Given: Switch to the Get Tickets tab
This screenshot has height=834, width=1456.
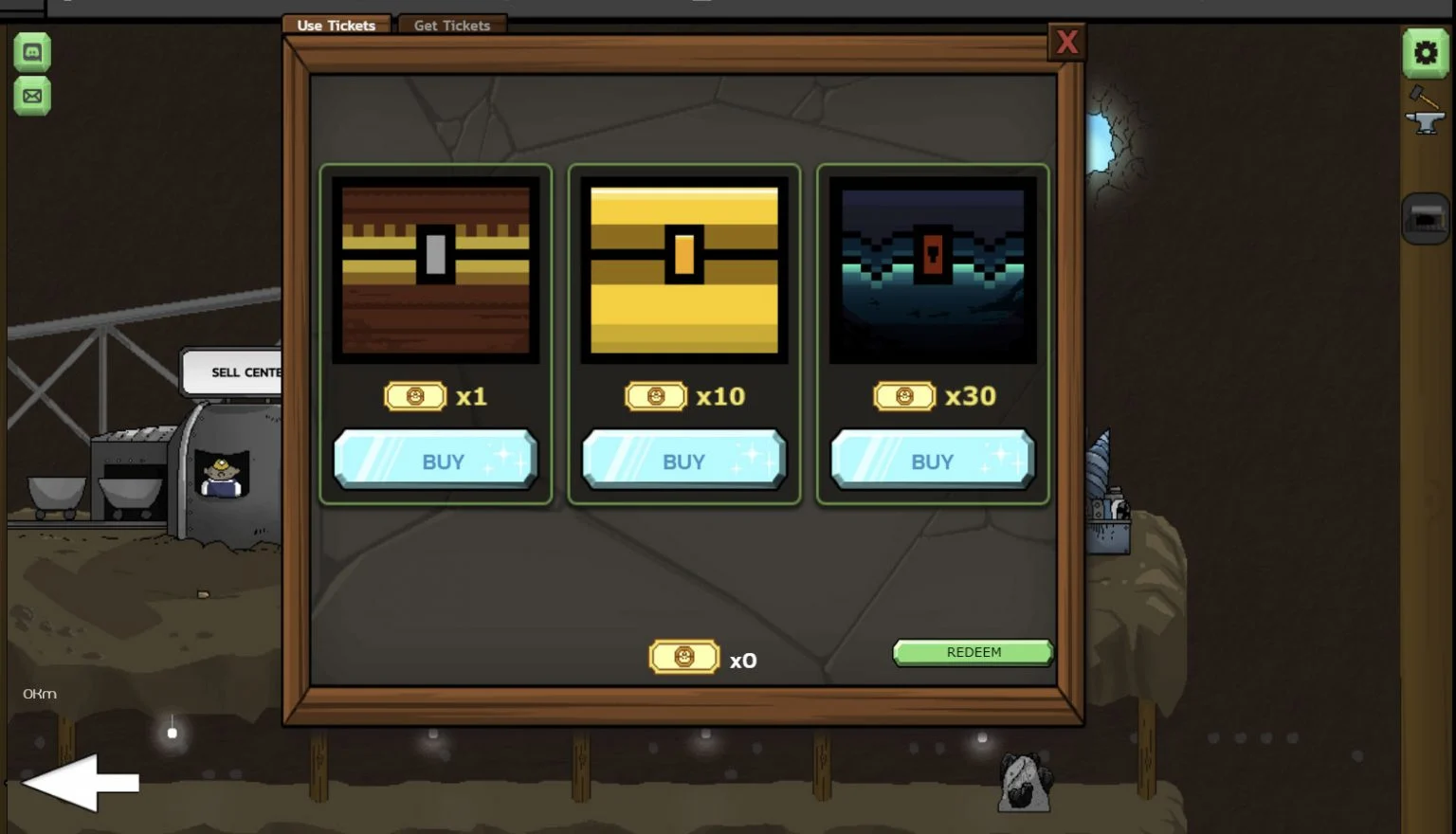Looking at the screenshot, I should point(451,26).
